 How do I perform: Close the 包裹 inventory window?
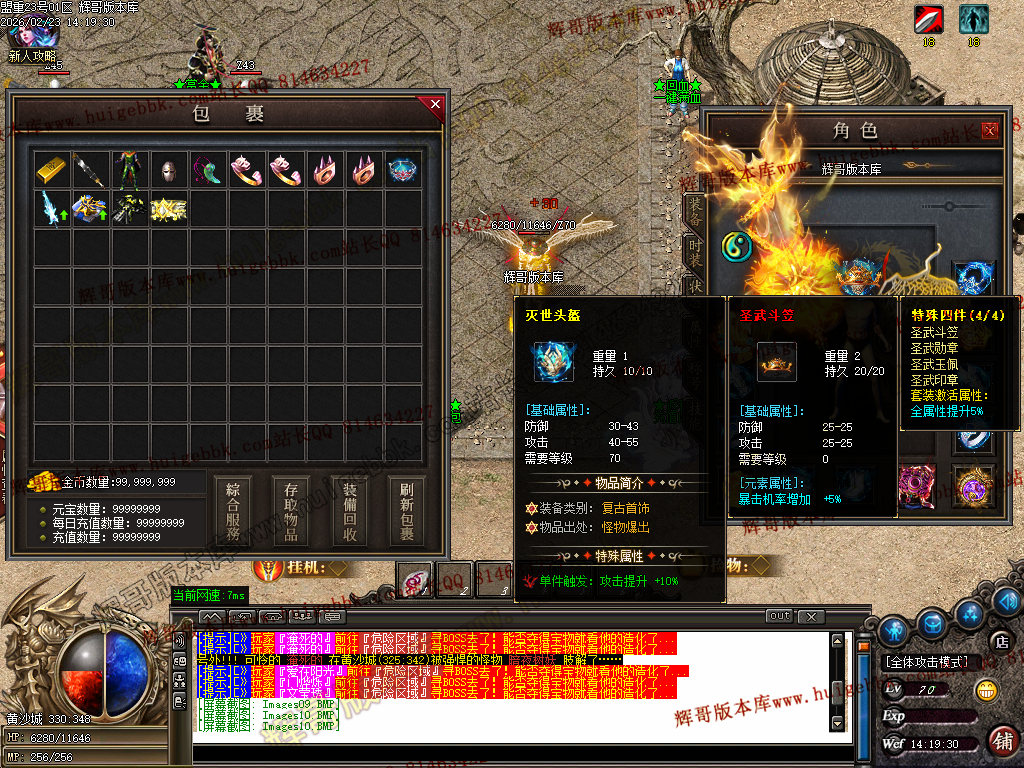[435, 103]
